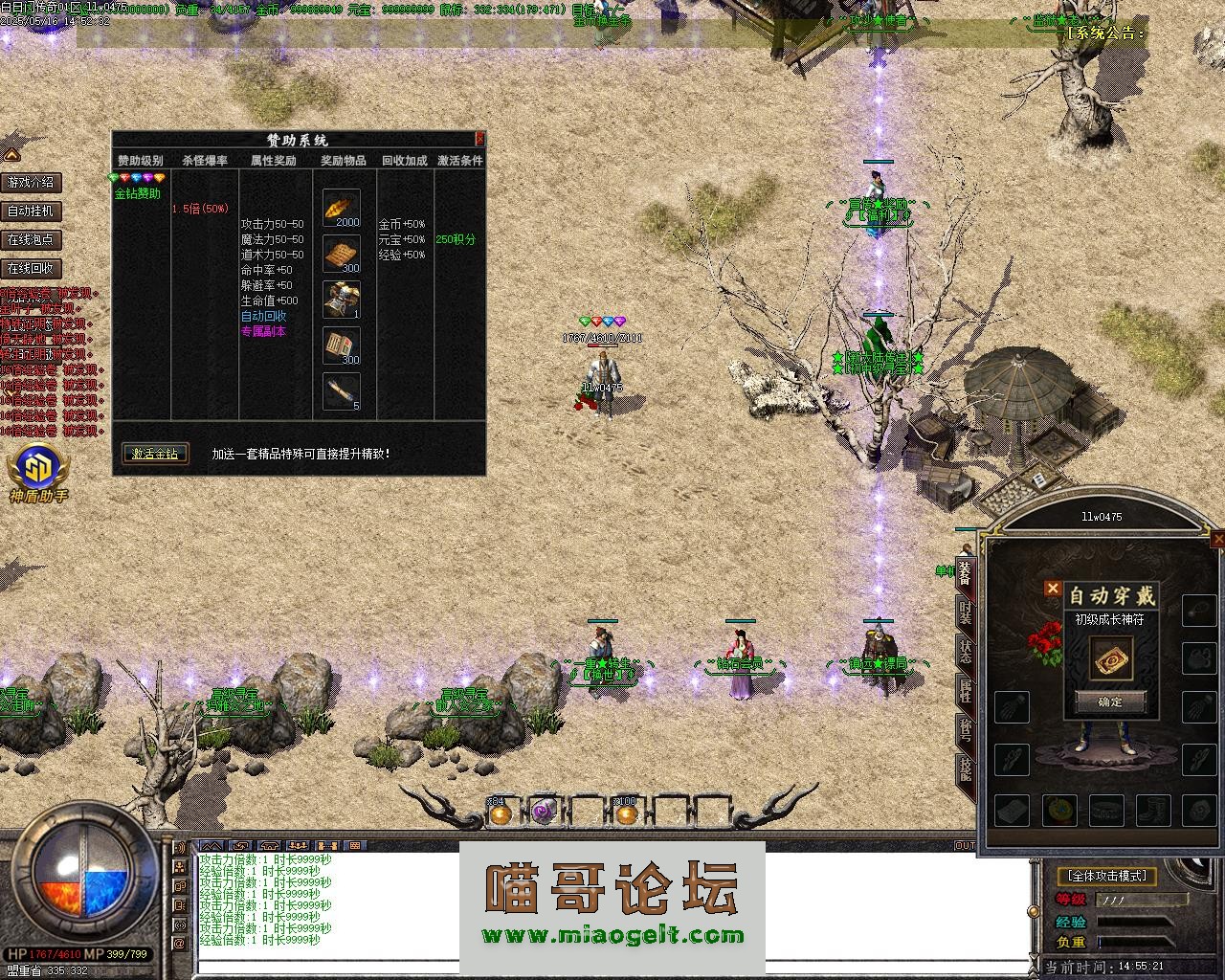Click the 激活金钻 activate button
Image resolution: width=1225 pixels, height=980 pixels.
tap(155, 454)
